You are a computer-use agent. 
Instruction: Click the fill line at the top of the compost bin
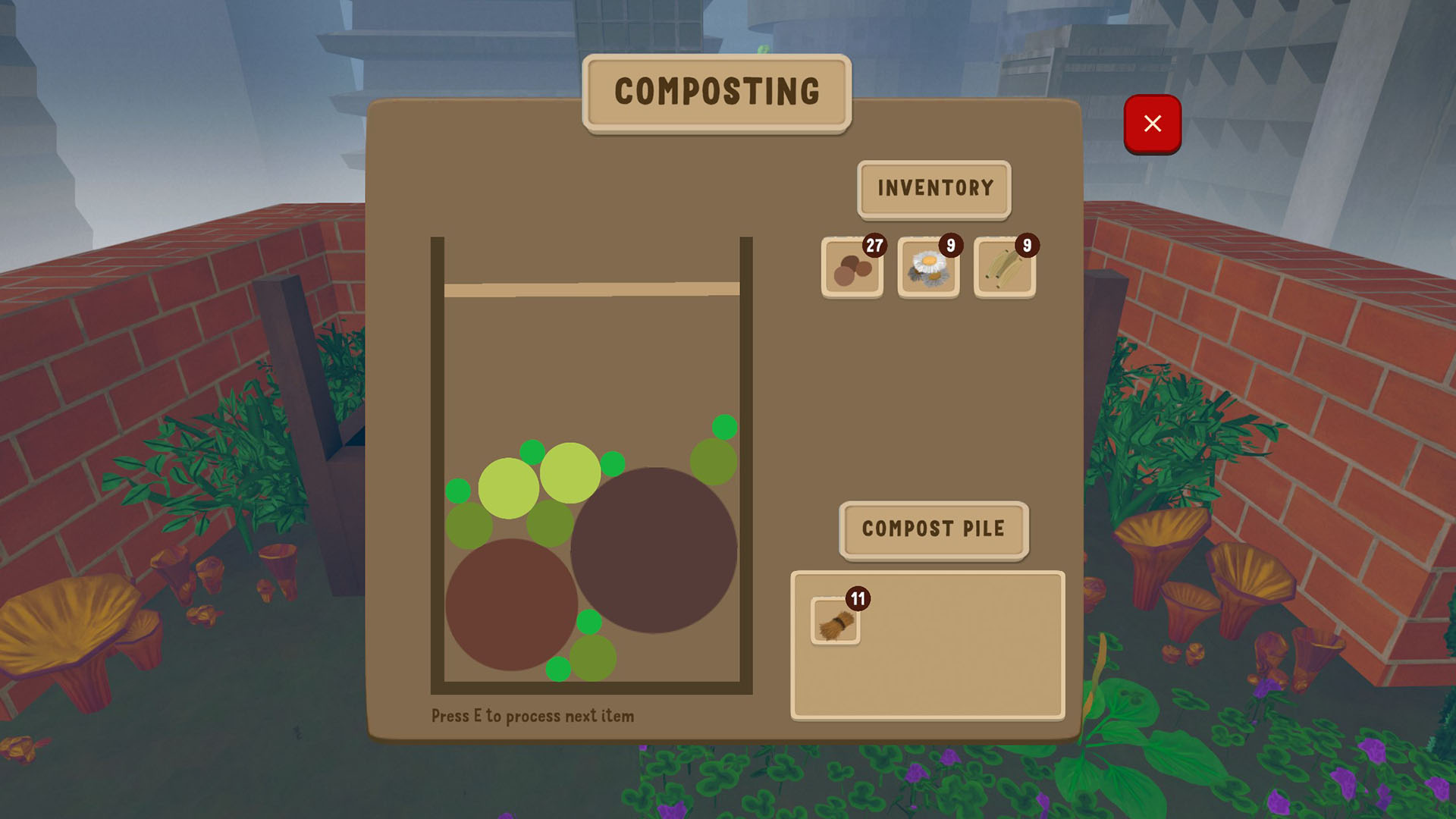click(591, 288)
